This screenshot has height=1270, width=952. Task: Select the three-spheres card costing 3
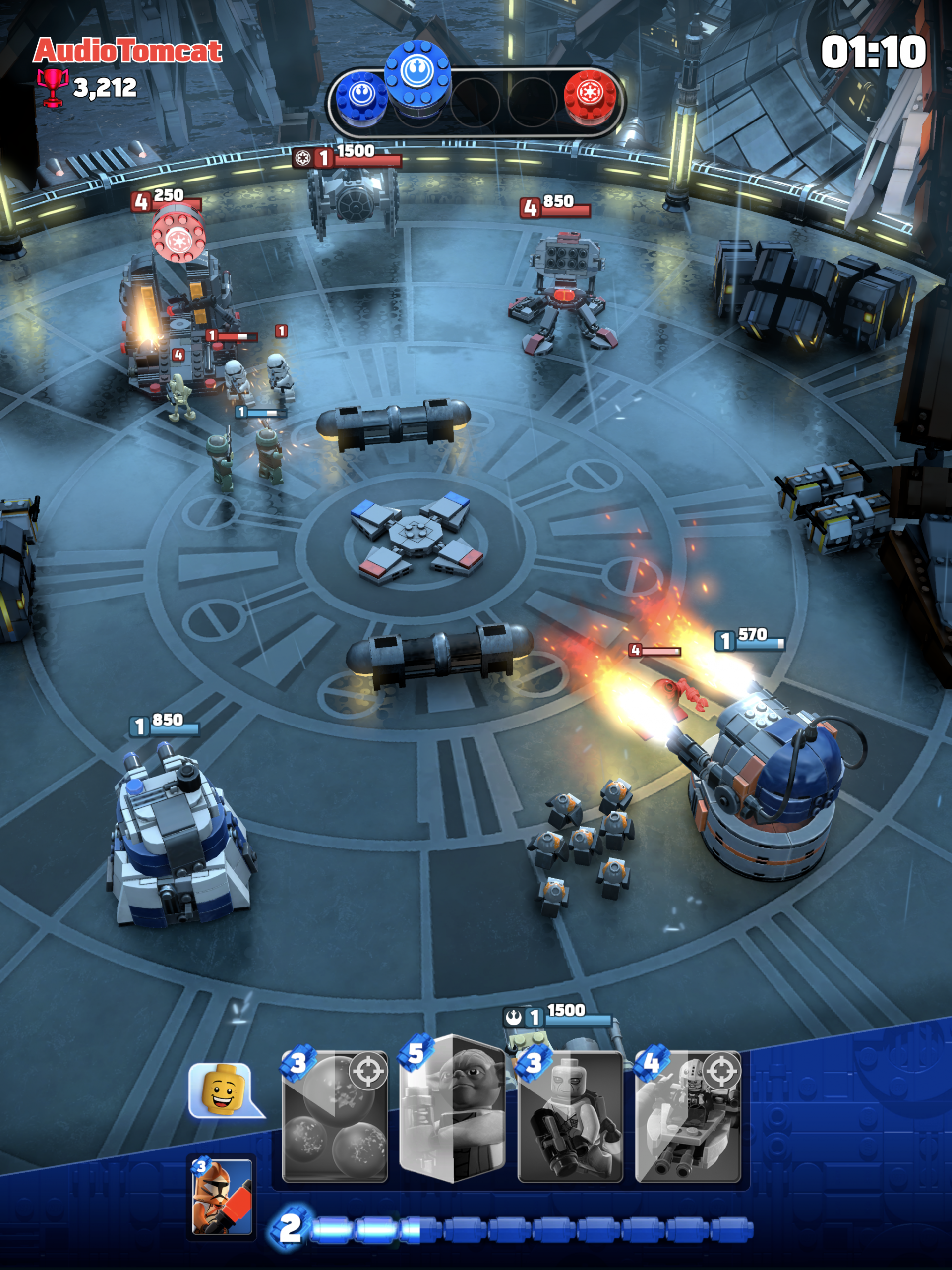pyautogui.click(x=335, y=1117)
